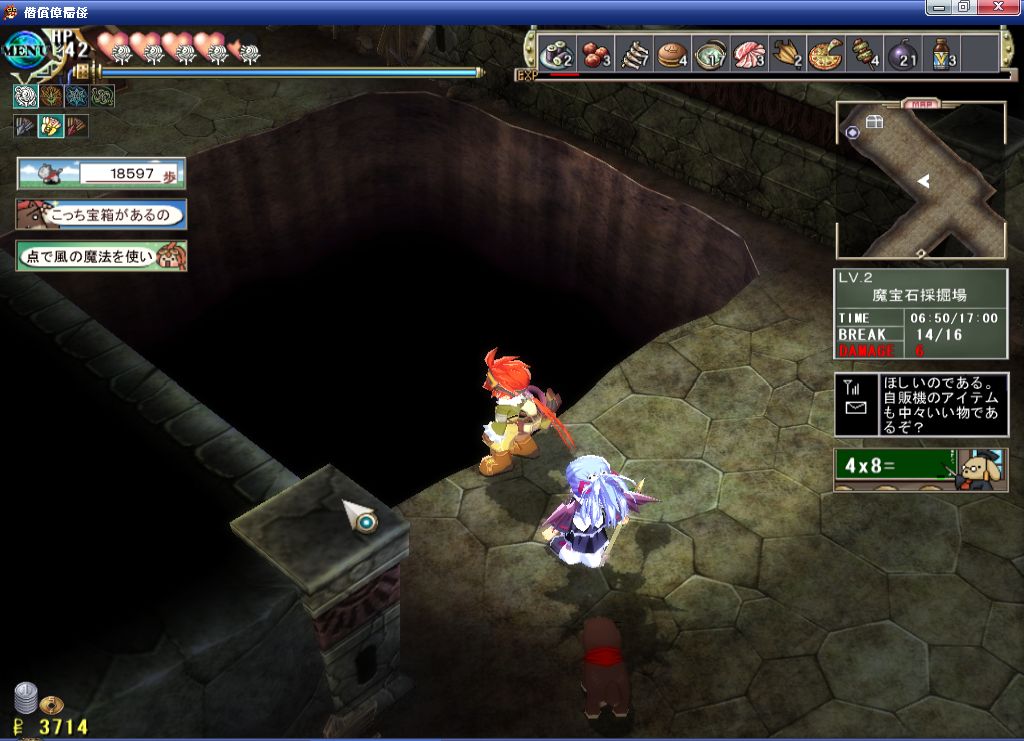Select the black bomb item slot
1024x741 pixels.
(x=903, y=53)
